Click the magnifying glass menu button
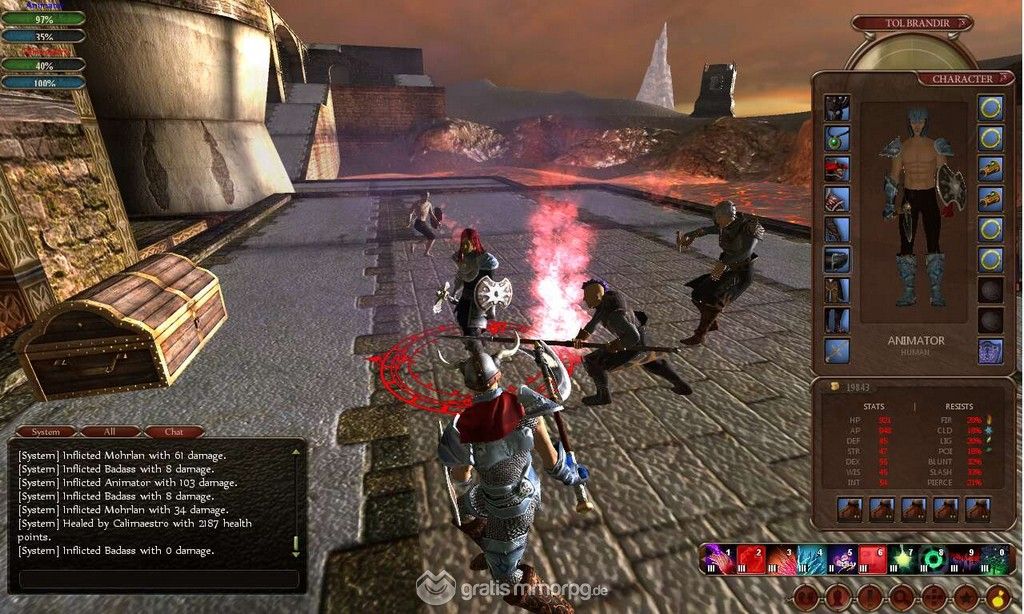 point(900,598)
